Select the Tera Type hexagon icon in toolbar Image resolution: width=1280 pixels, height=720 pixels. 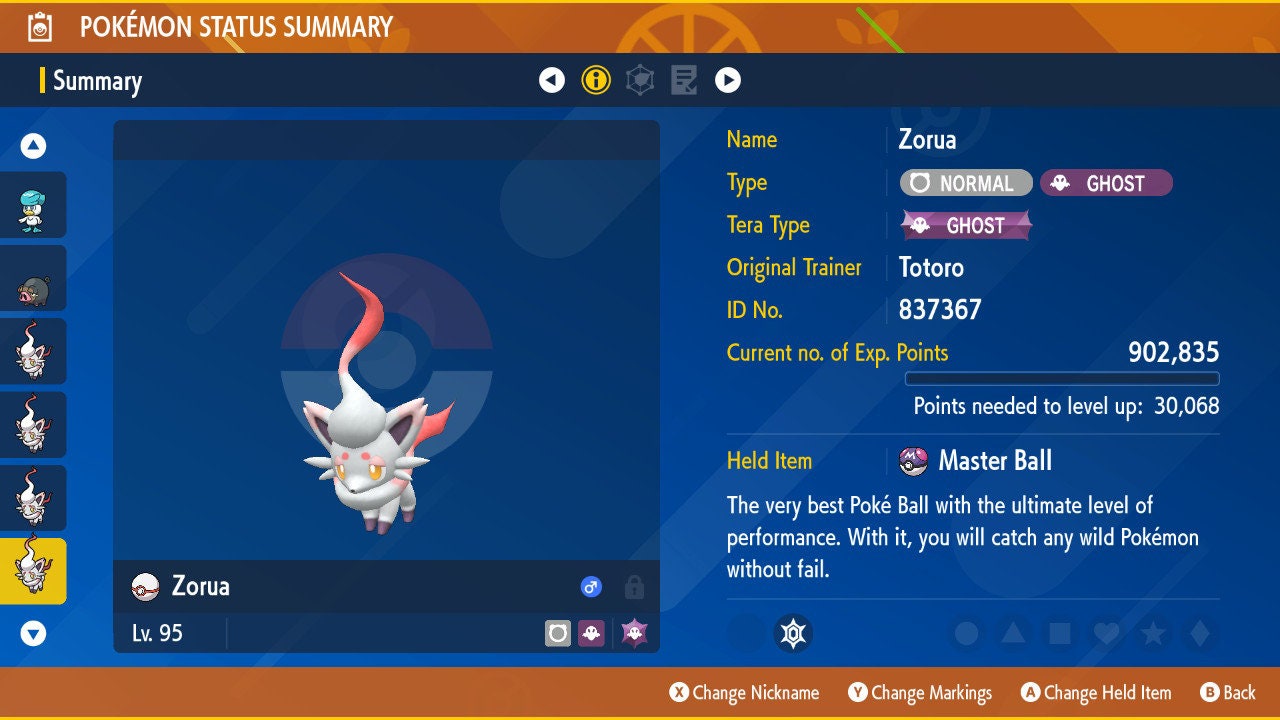click(639, 80)
